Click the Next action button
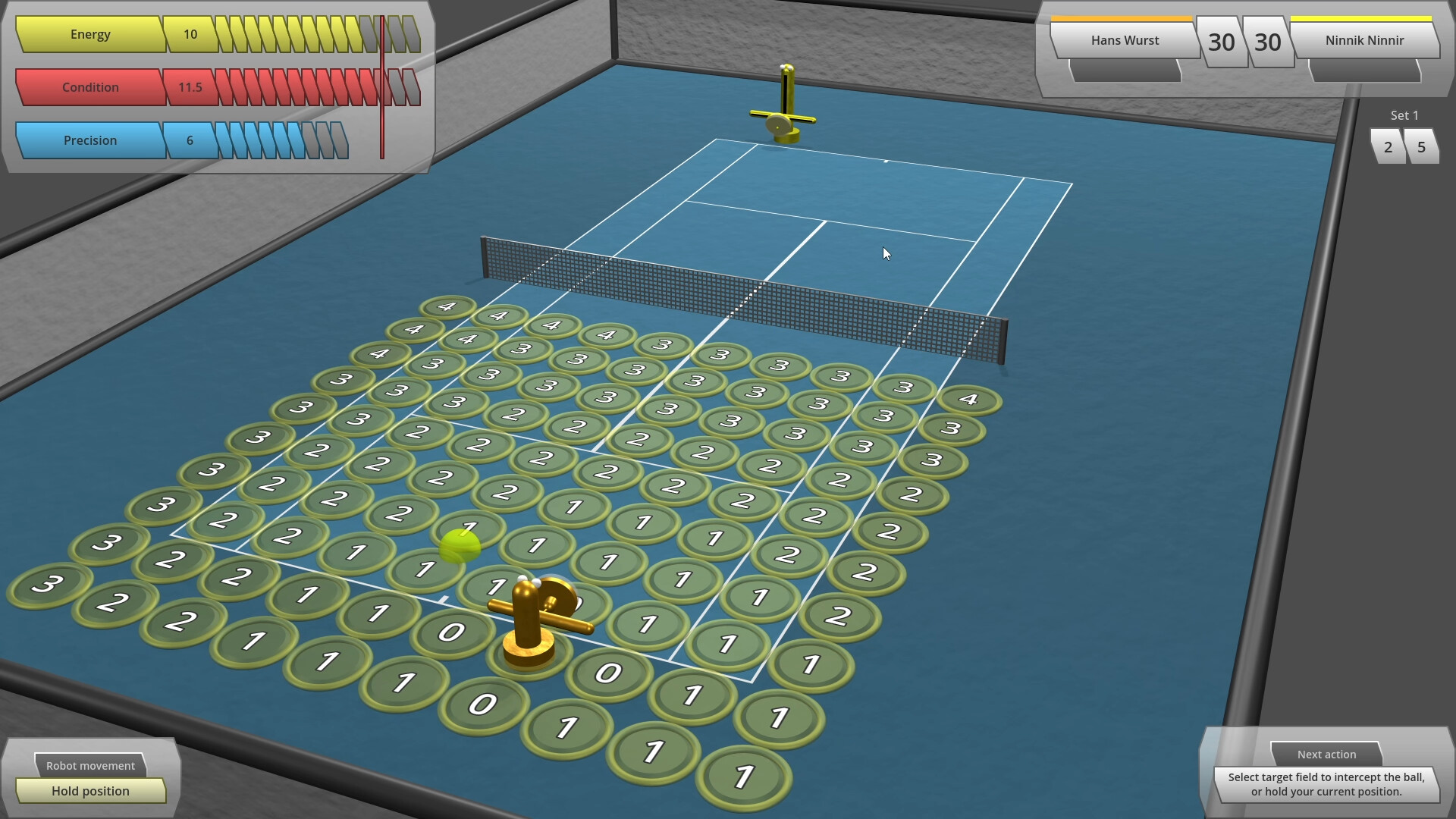The image size is (1456, 819). (1326, 754)
